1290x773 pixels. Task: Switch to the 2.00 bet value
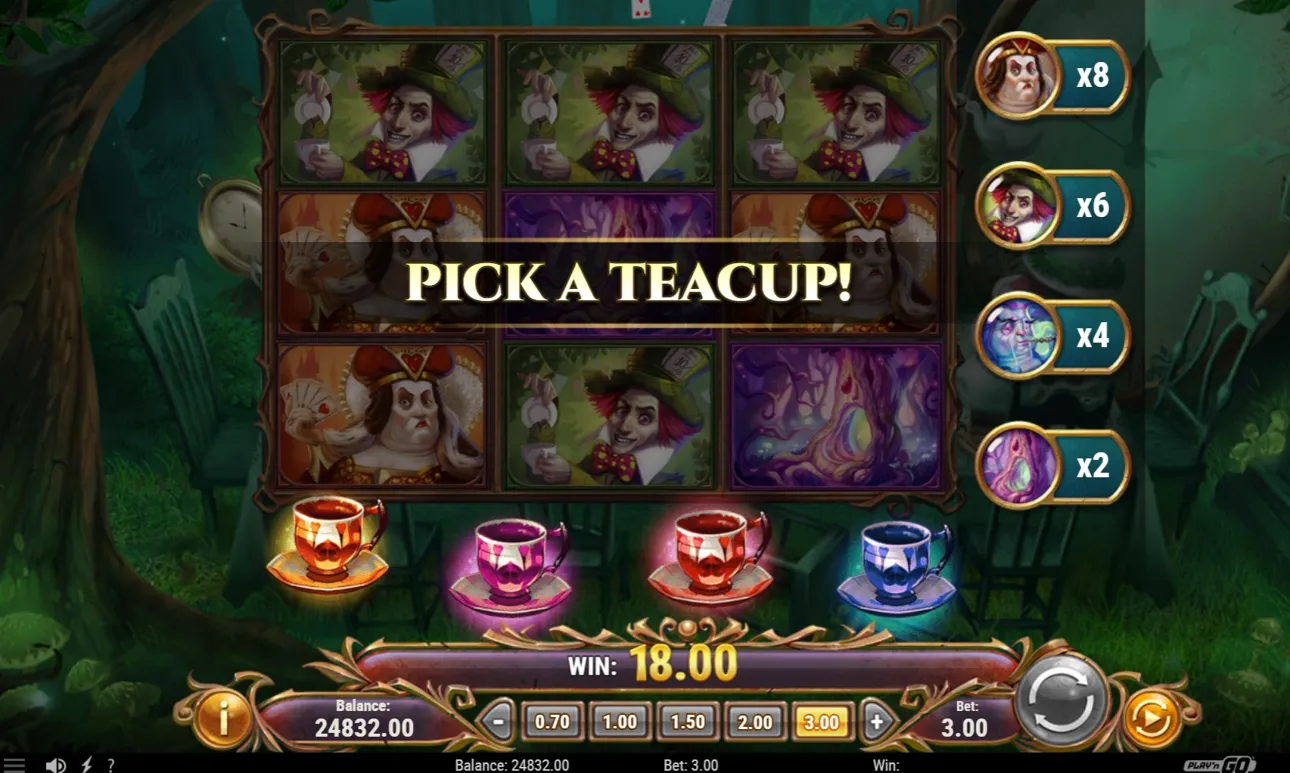[753, 720]
